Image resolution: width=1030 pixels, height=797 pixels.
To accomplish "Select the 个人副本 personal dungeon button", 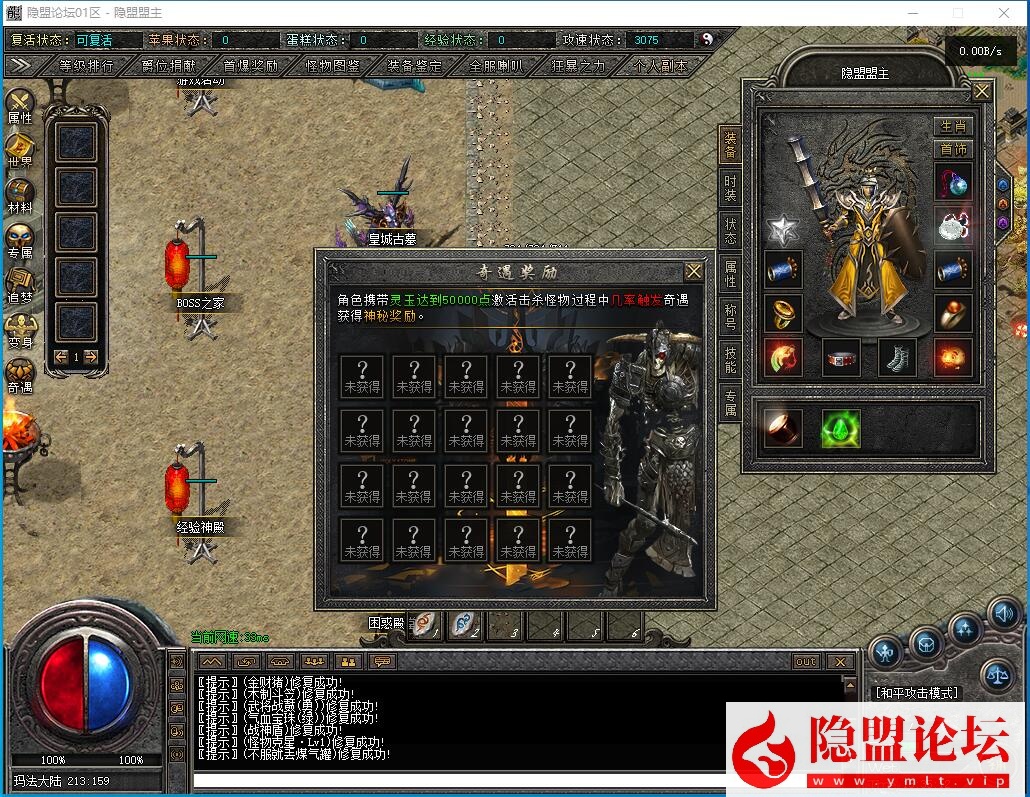I will pyautogui.click(x=660, y=66).
